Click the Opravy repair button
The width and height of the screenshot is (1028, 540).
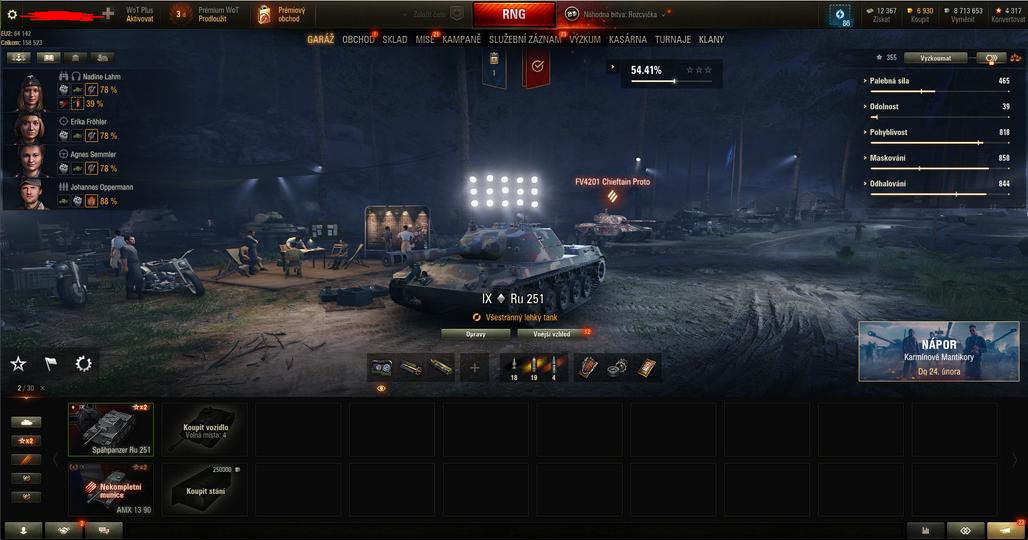475,334
